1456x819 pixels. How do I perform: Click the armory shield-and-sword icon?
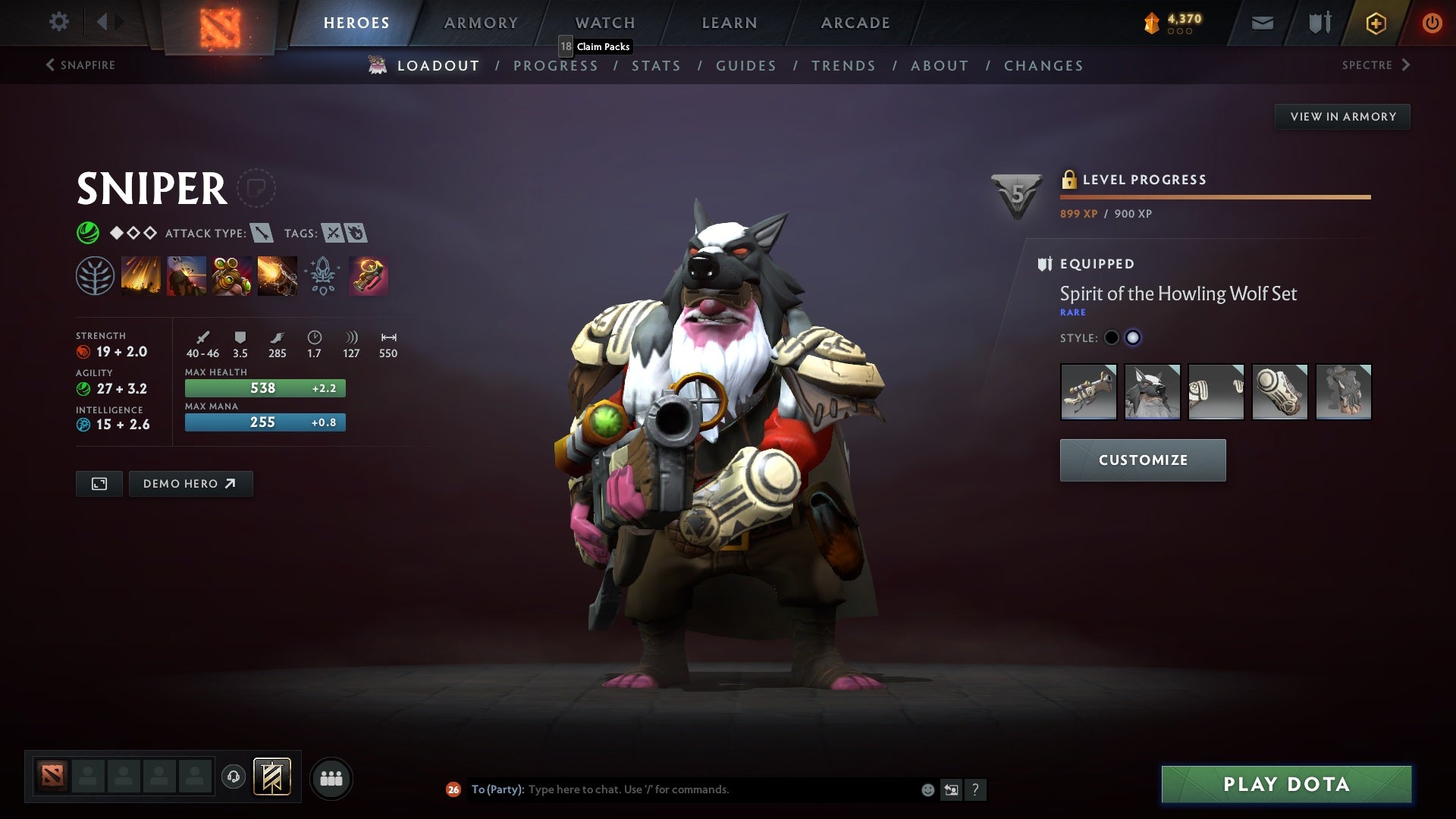(x=1319, y=22)
